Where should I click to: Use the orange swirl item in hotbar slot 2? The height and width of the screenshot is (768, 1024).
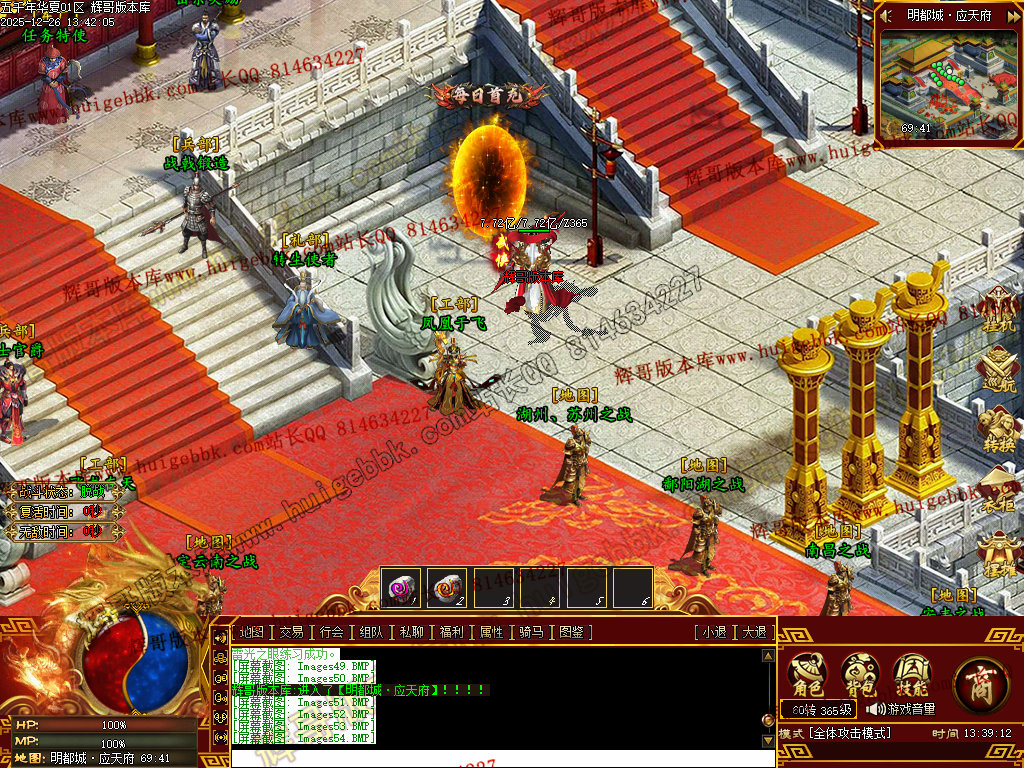coord(447,587)
